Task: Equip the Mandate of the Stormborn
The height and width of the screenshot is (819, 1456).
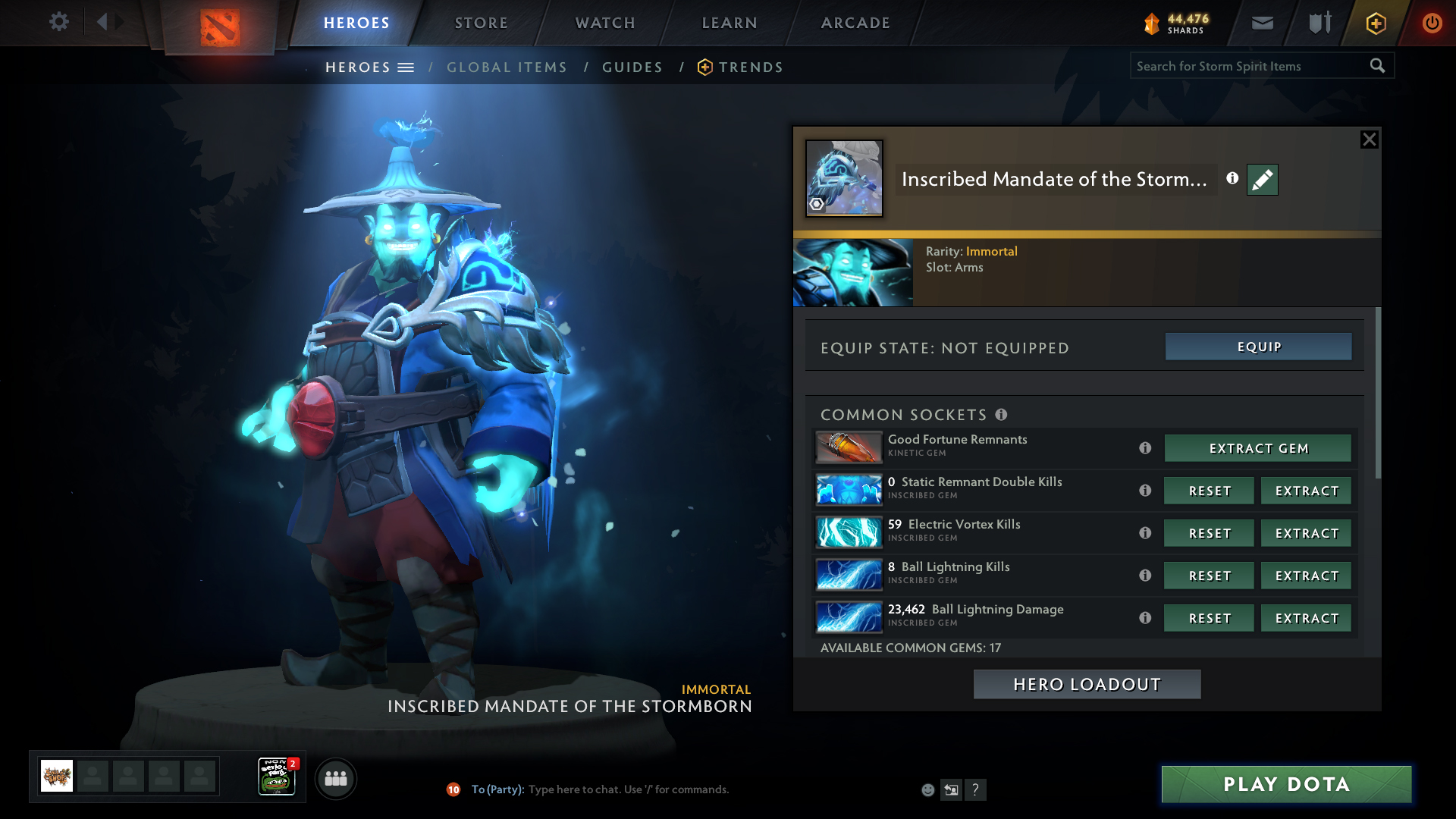Action: (1258, 347)
